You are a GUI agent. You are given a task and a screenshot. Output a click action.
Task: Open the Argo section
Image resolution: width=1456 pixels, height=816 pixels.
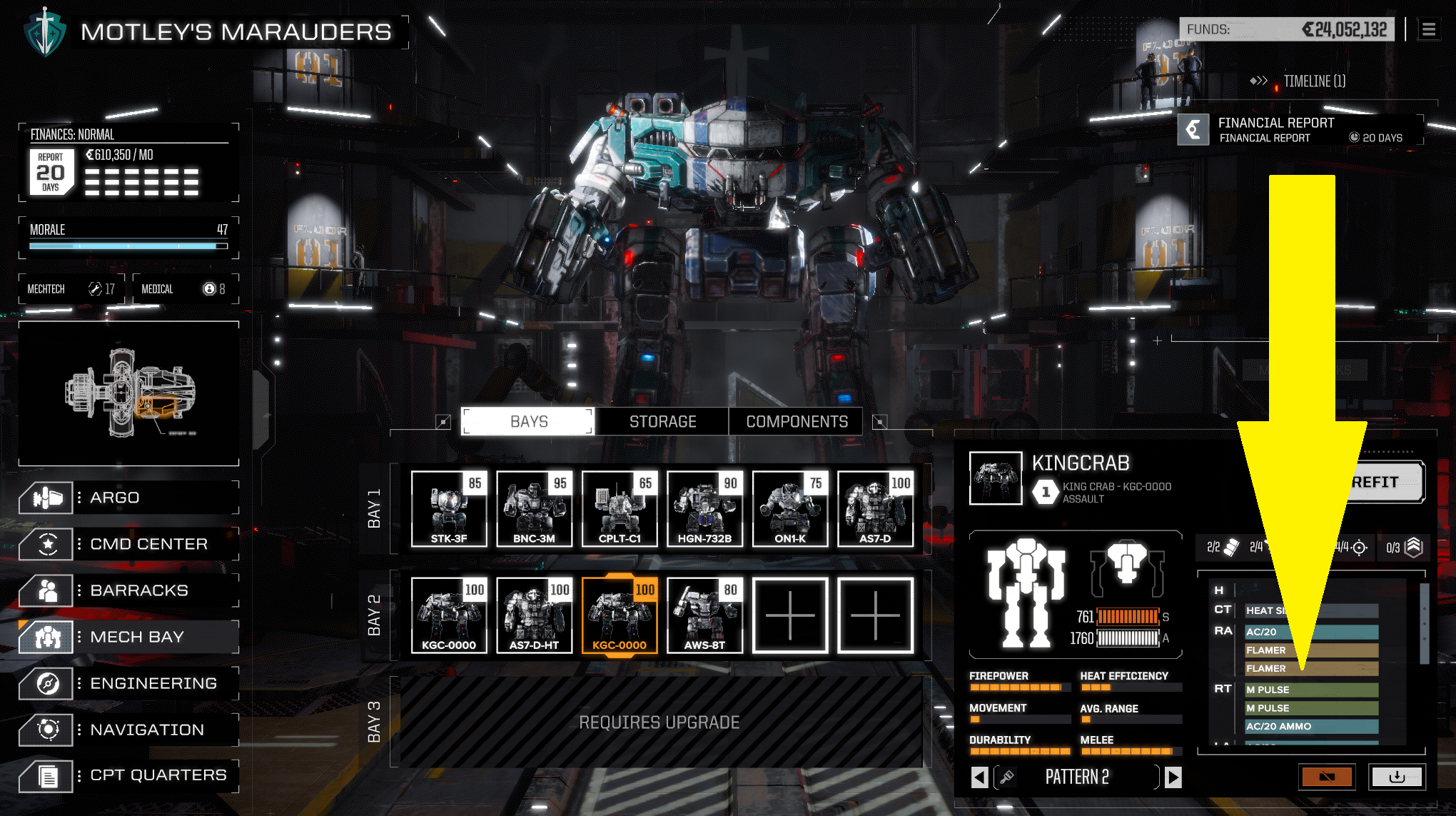(128, 498)
